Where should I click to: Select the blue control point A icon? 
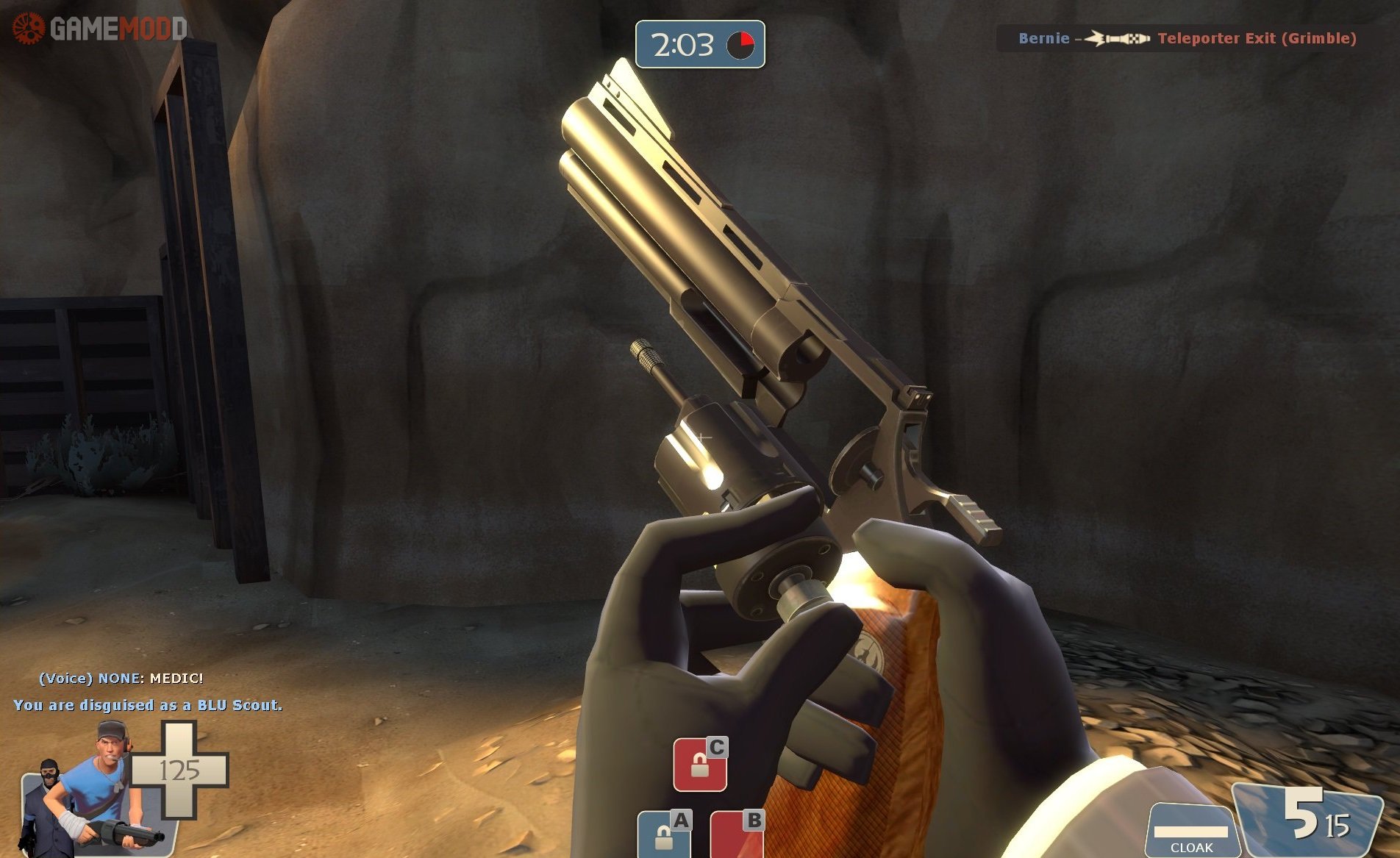tap(665, 835)
